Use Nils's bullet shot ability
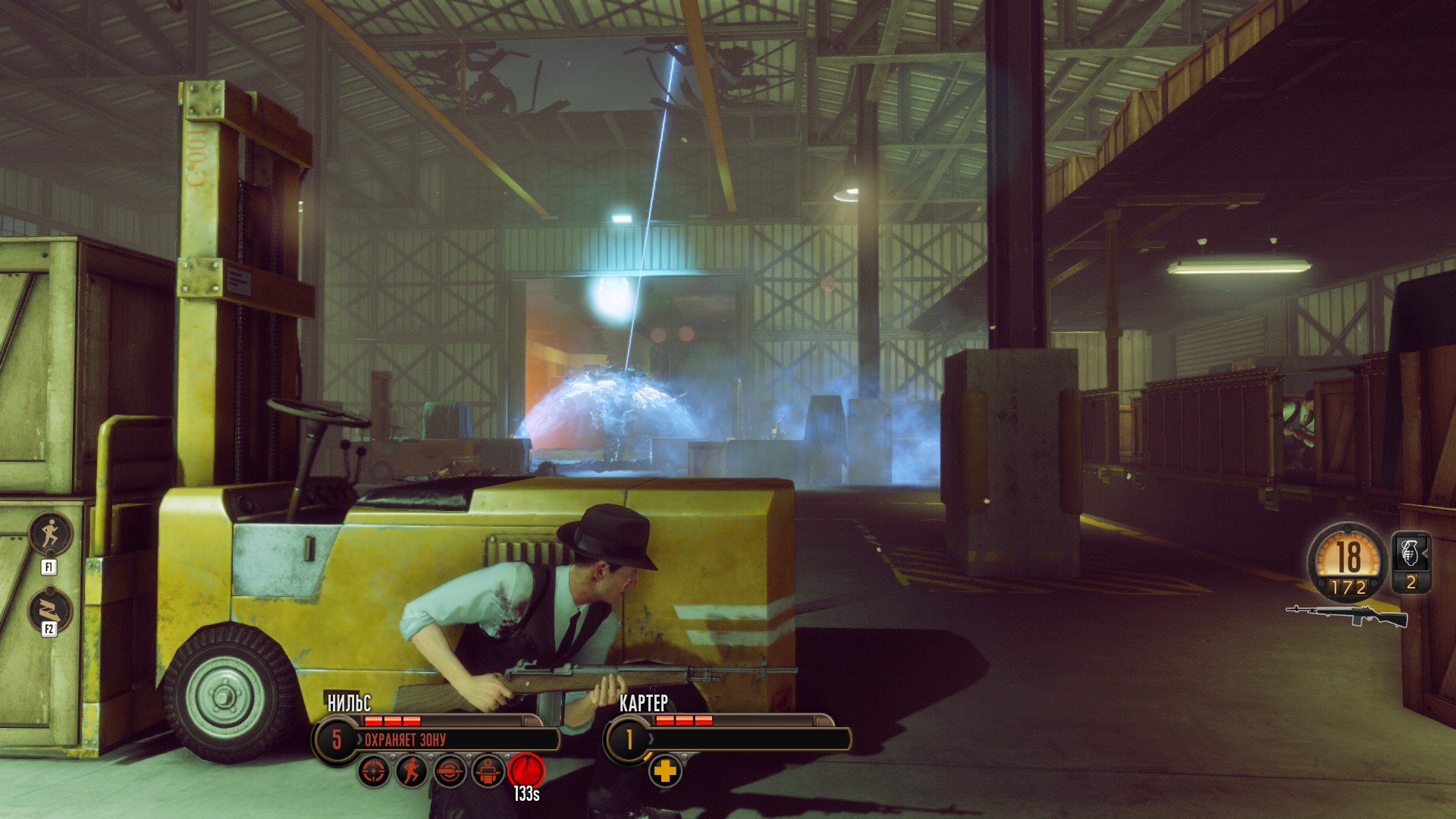Screen dimensions: 1456x819 pos(450,771)
